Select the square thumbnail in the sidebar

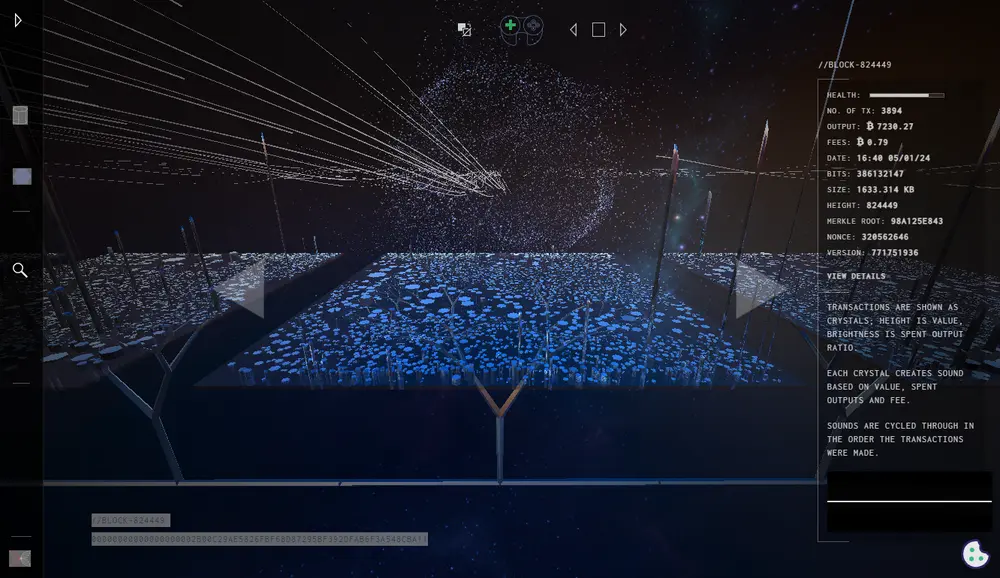tap(21, 176)
